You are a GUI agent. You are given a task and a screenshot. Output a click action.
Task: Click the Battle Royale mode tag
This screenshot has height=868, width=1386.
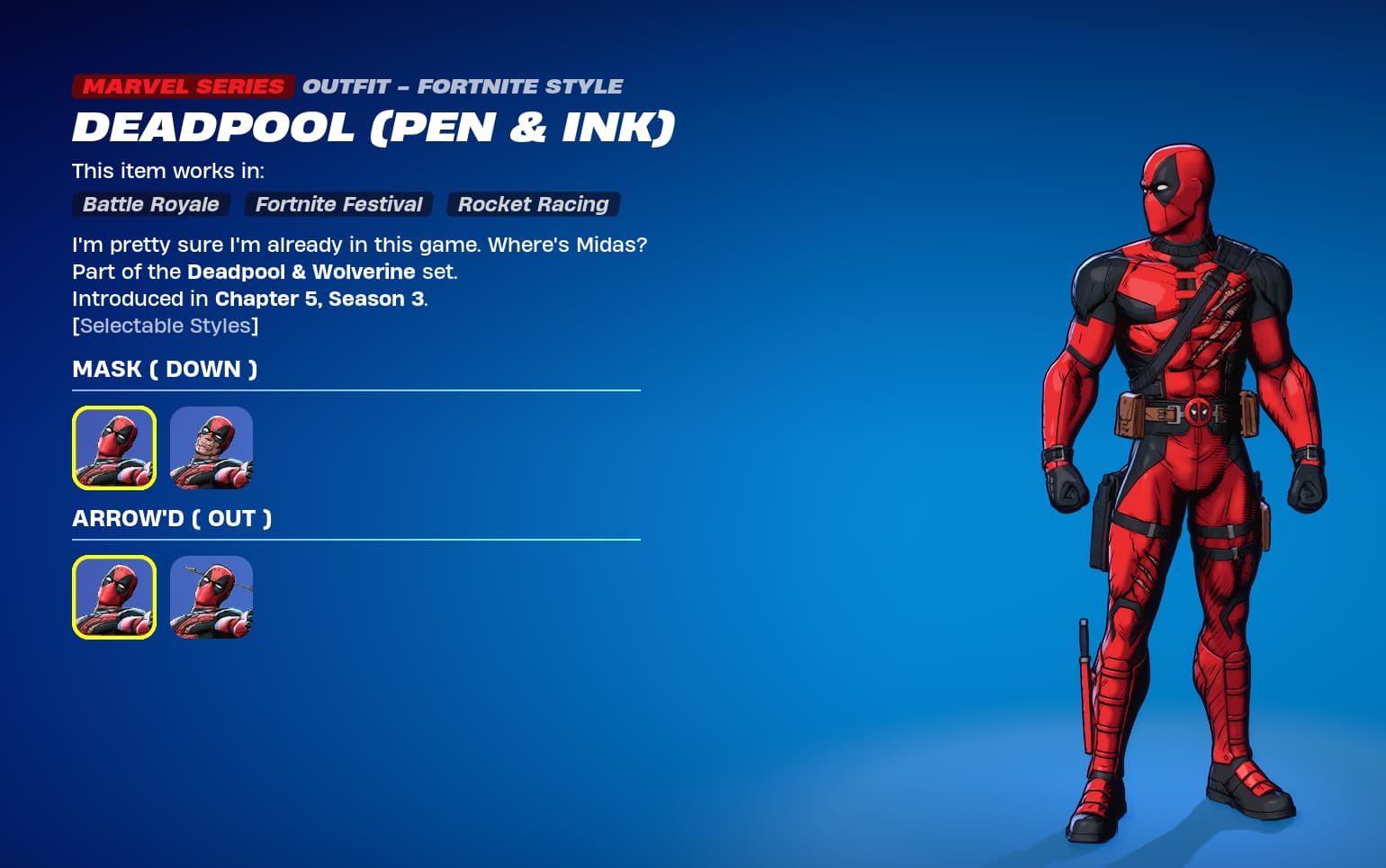point(150,204)
